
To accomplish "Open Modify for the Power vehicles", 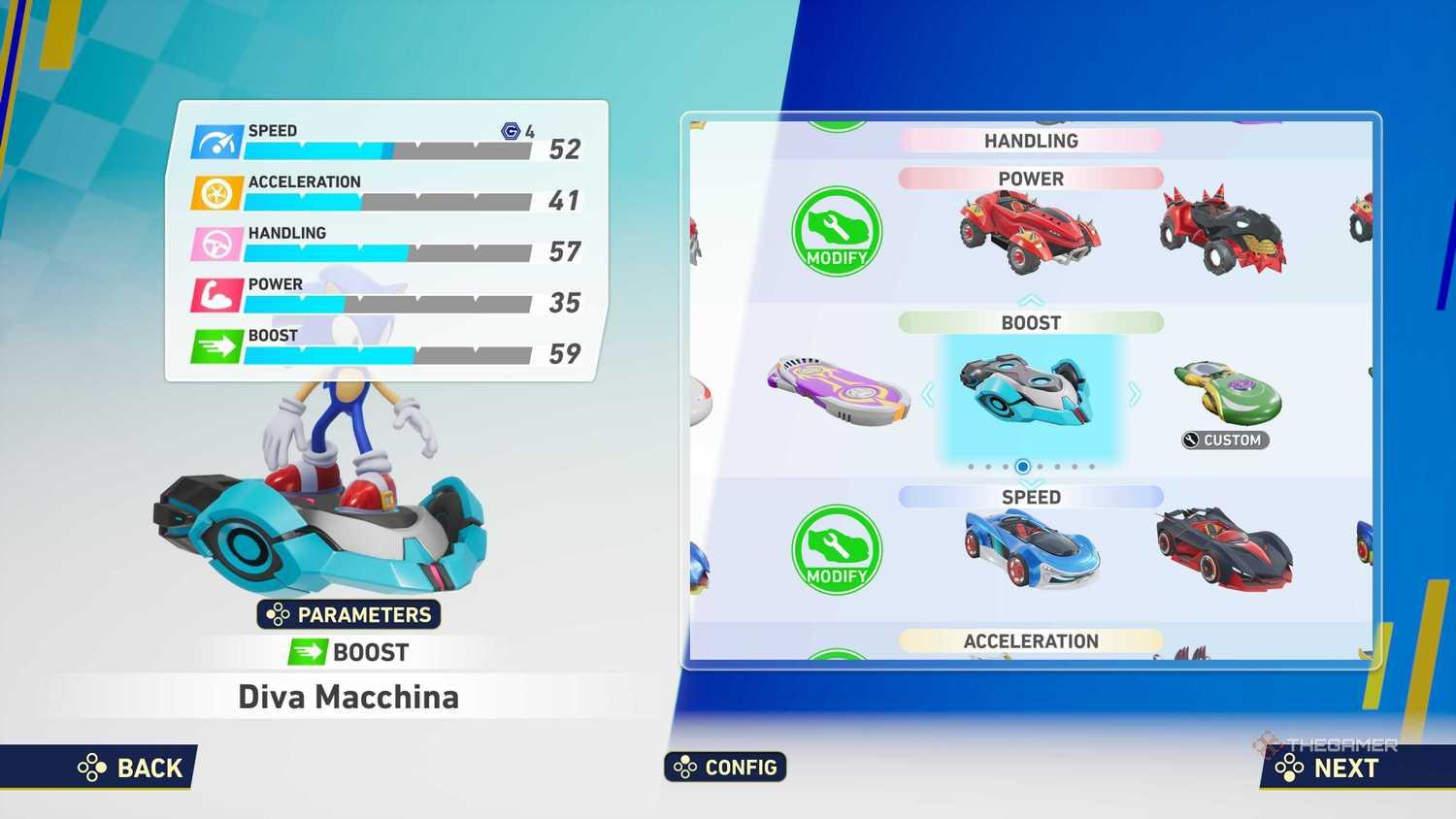I will point(836,232).
